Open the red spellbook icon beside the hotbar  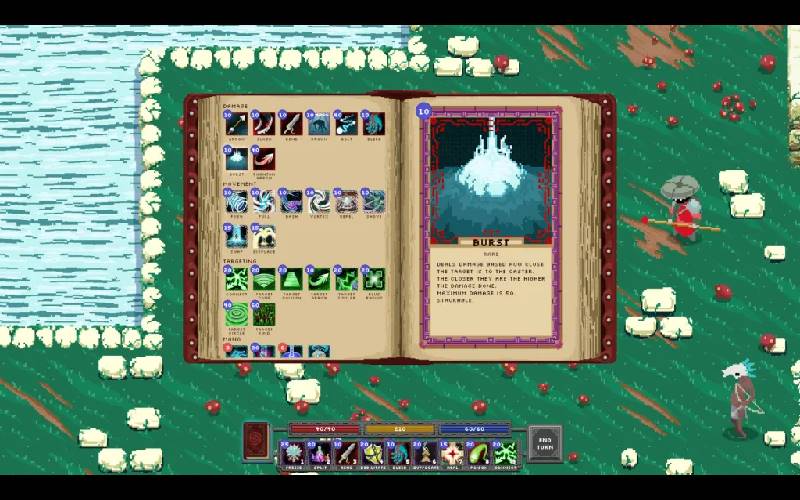click(x=257, y=439)
